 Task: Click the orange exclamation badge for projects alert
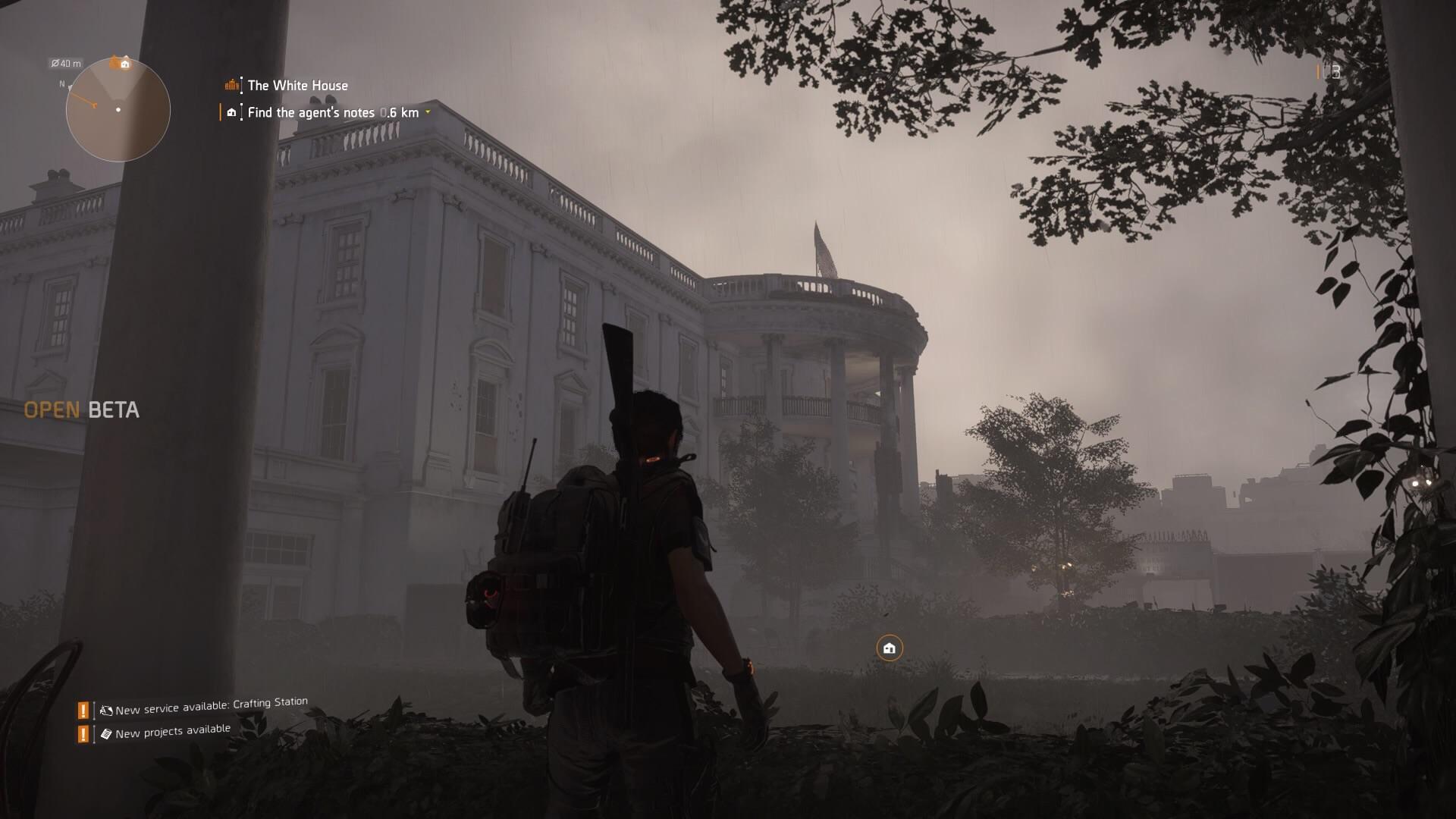click(83, 733)
